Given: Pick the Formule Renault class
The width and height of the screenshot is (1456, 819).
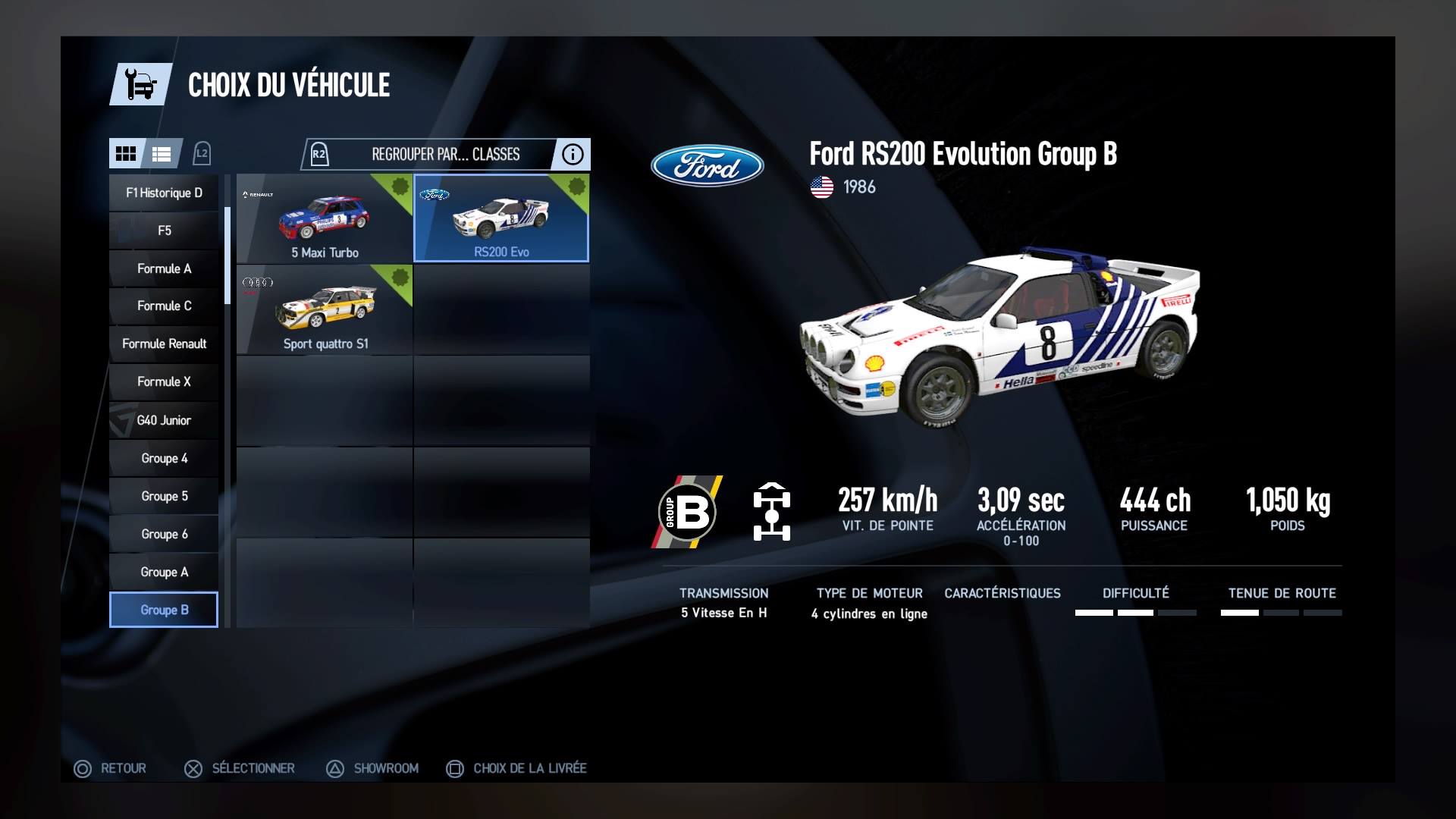Looking at the screenshot, I should click(164, 344).
